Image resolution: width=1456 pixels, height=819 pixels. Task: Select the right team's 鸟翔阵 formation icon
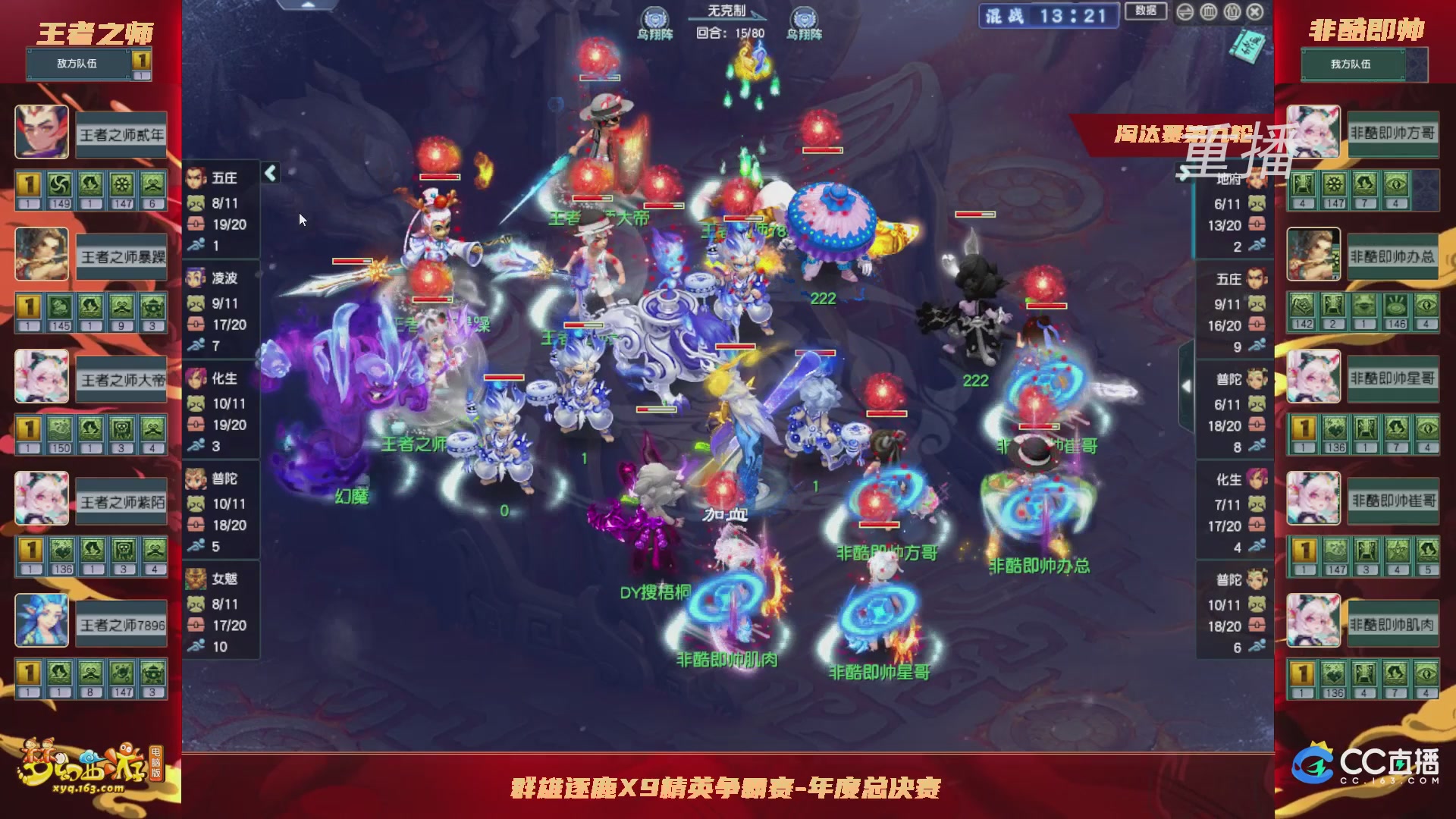tap(802, 17)
